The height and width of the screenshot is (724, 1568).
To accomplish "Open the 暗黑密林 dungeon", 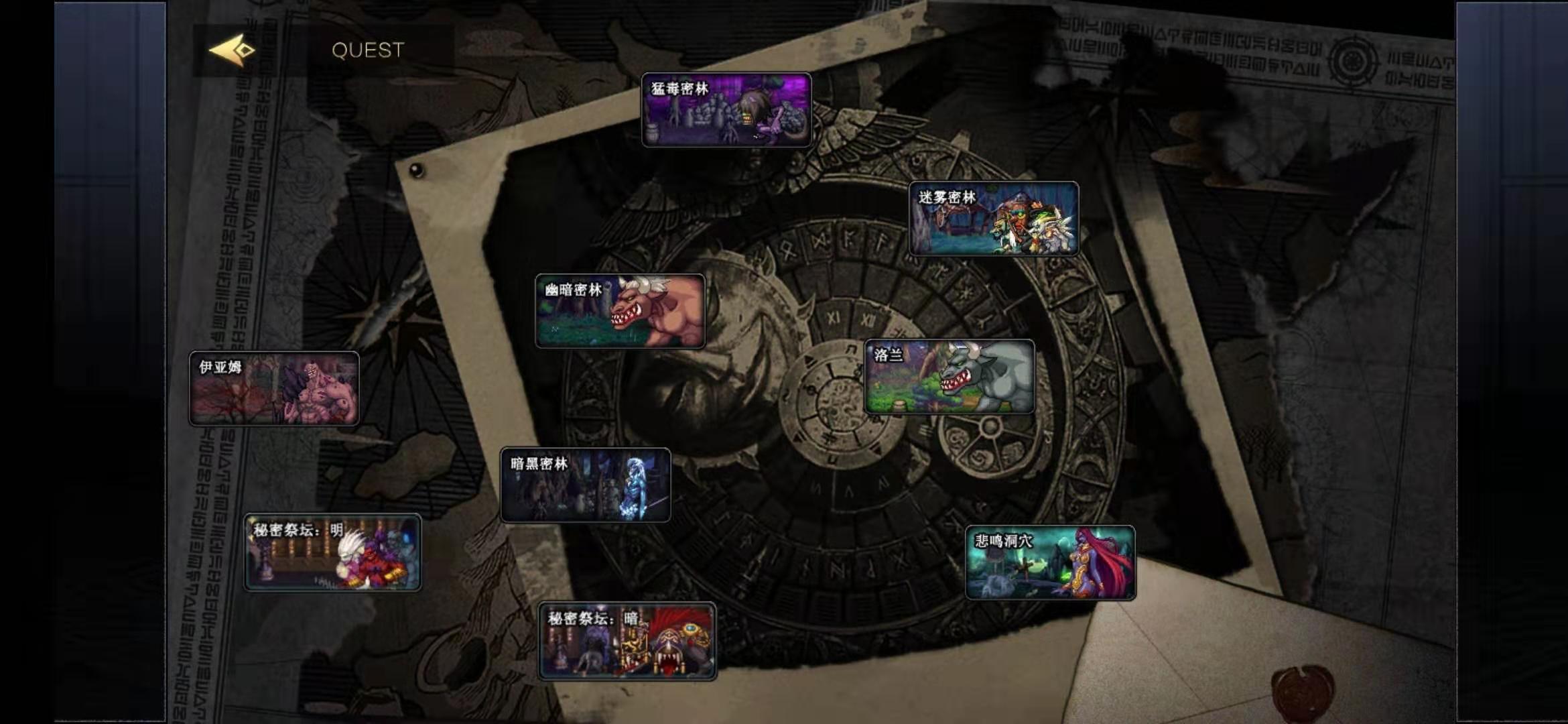I will pos(585,485).
